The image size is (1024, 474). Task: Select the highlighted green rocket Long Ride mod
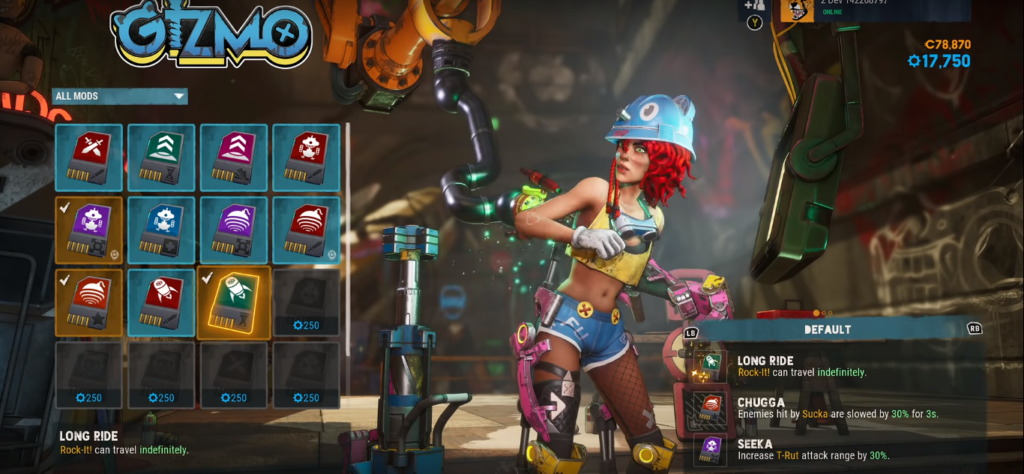(234, 302)
